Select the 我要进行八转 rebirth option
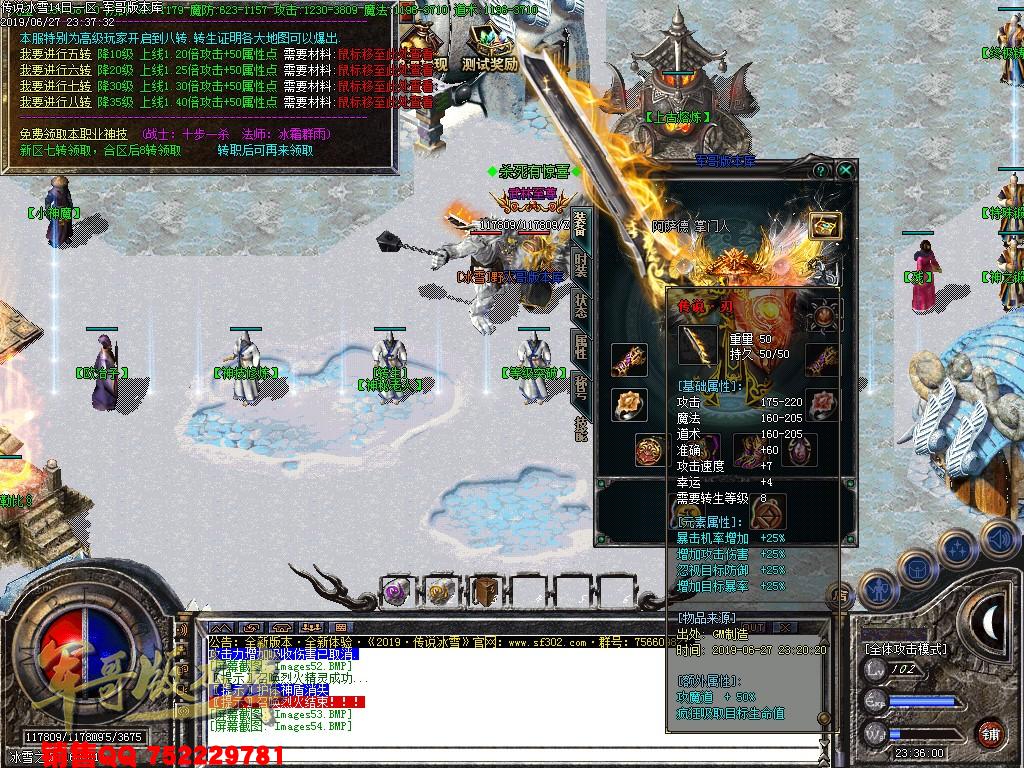This screenshot has height=768, width=1024. (x=56, y=101)
